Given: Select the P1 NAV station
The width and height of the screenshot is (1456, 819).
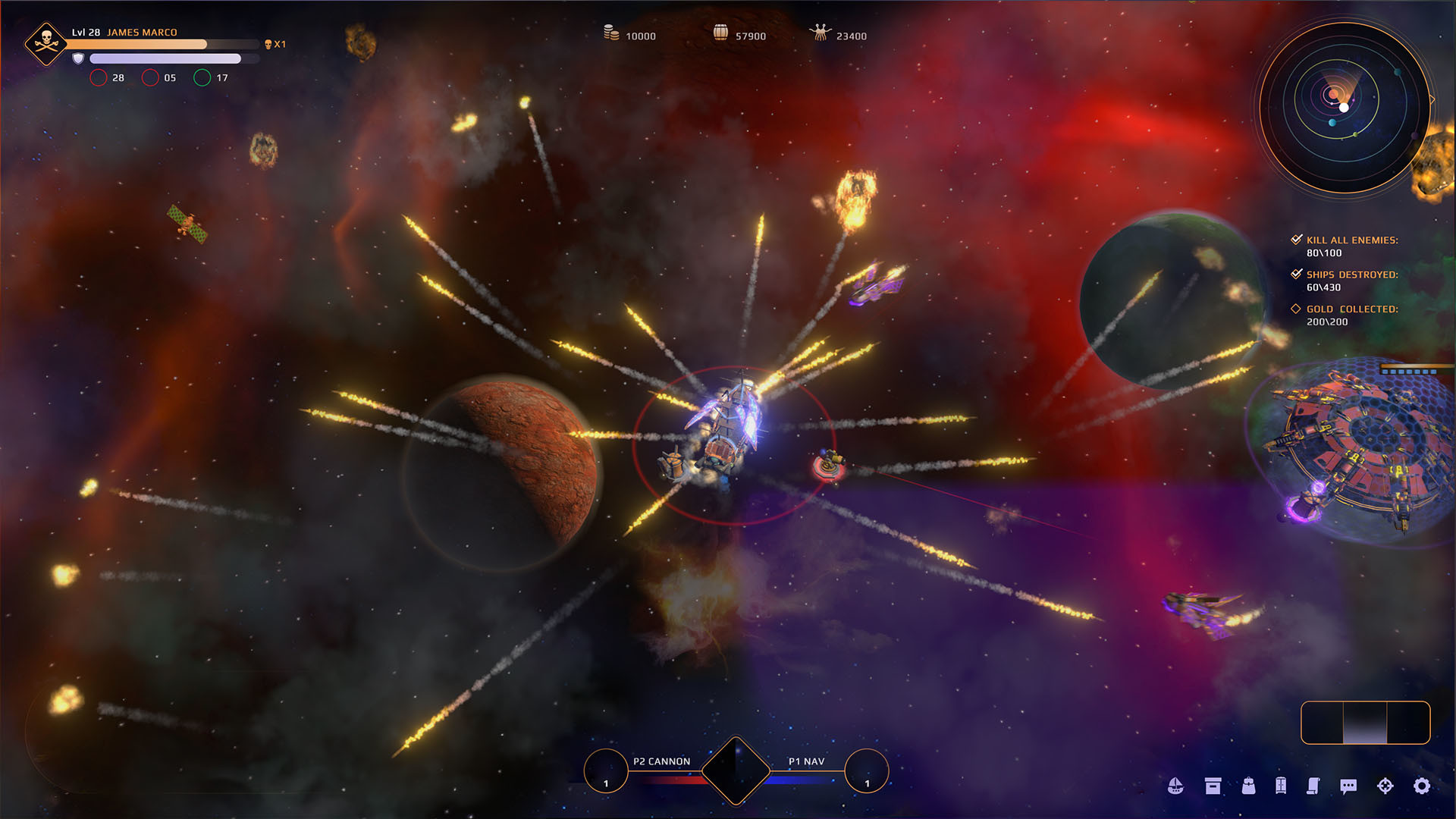Looking at the screenshot, I should (x=867, y=770).
